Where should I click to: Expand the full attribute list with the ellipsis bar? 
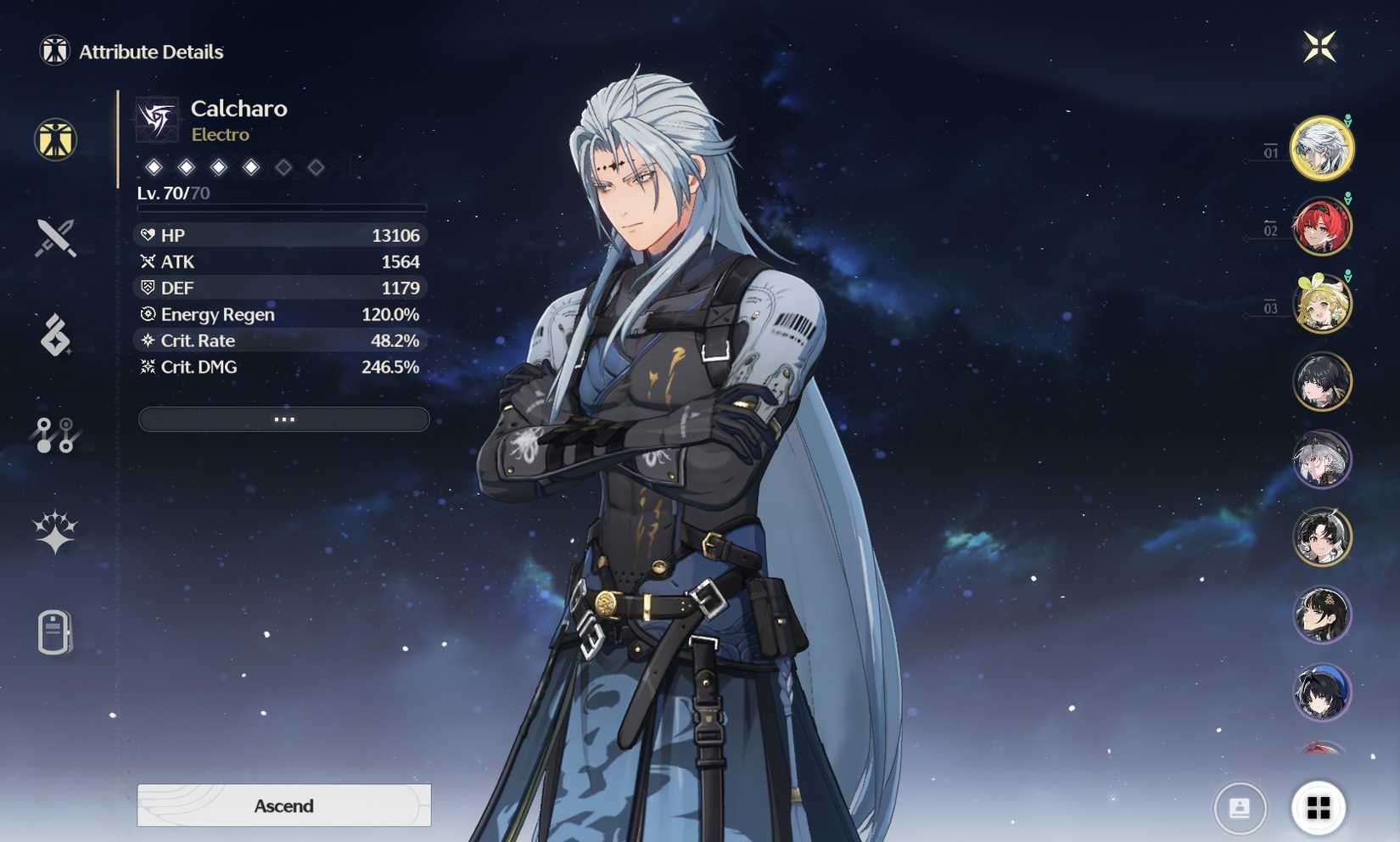(283, 419)
